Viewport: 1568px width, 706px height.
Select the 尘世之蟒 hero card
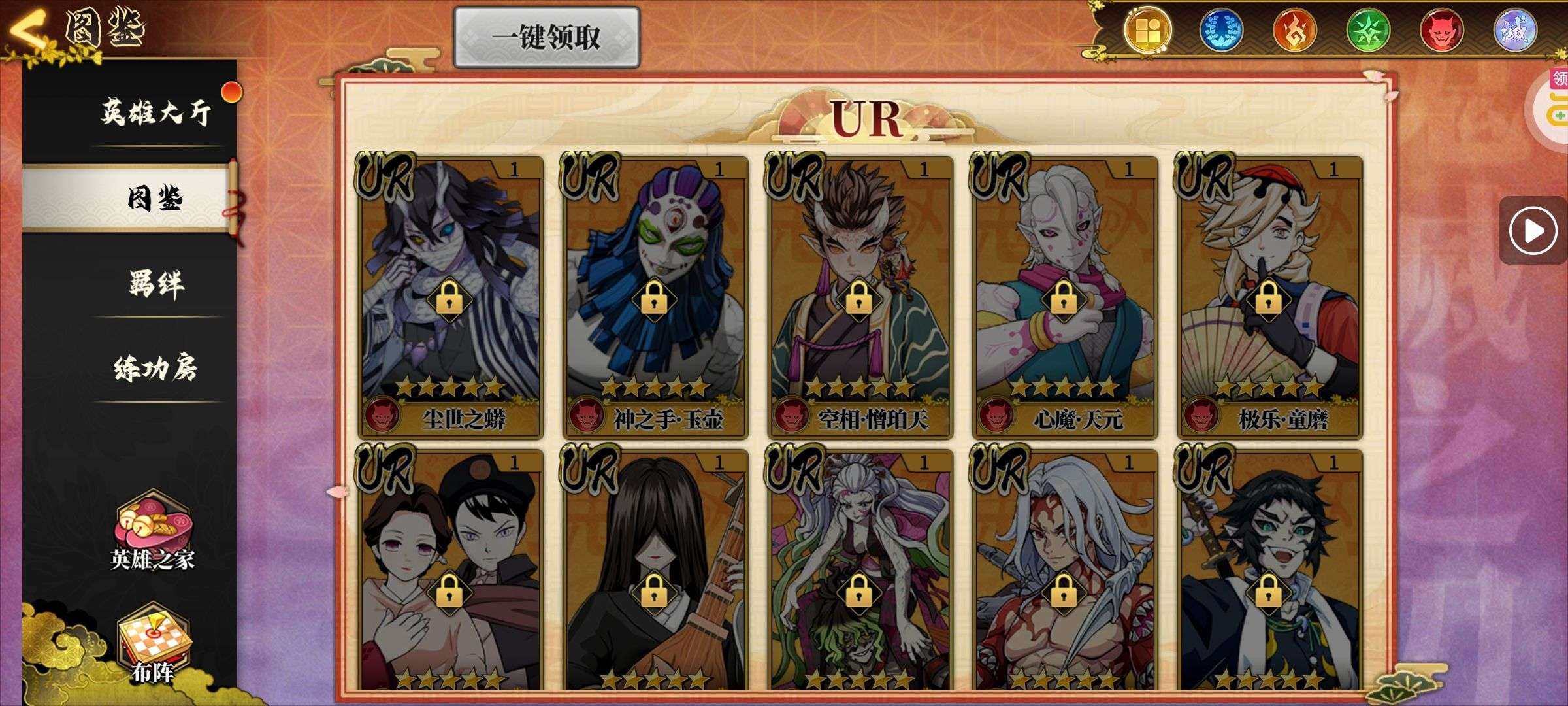450,296
